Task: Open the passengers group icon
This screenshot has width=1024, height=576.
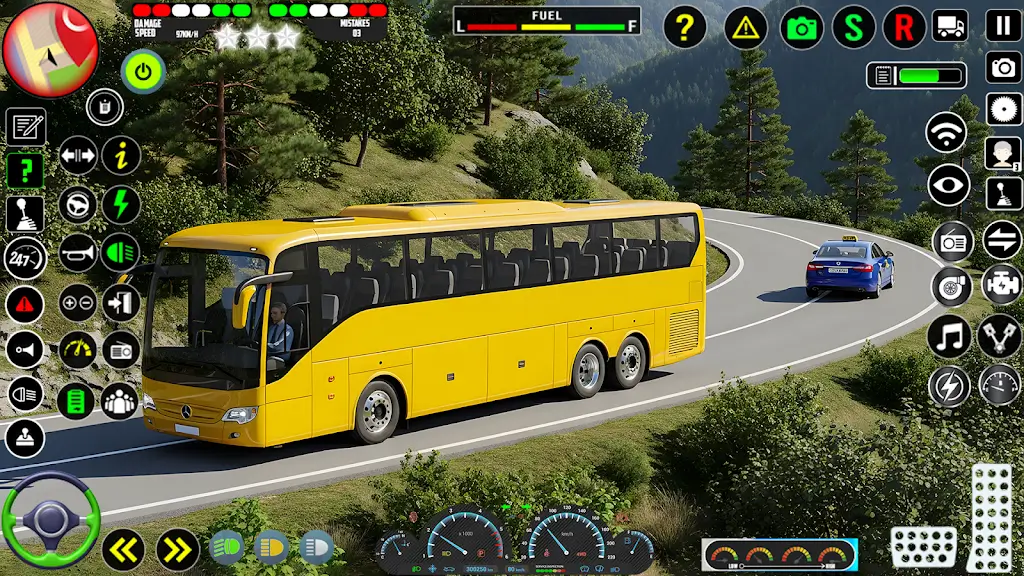Action: 120,401
